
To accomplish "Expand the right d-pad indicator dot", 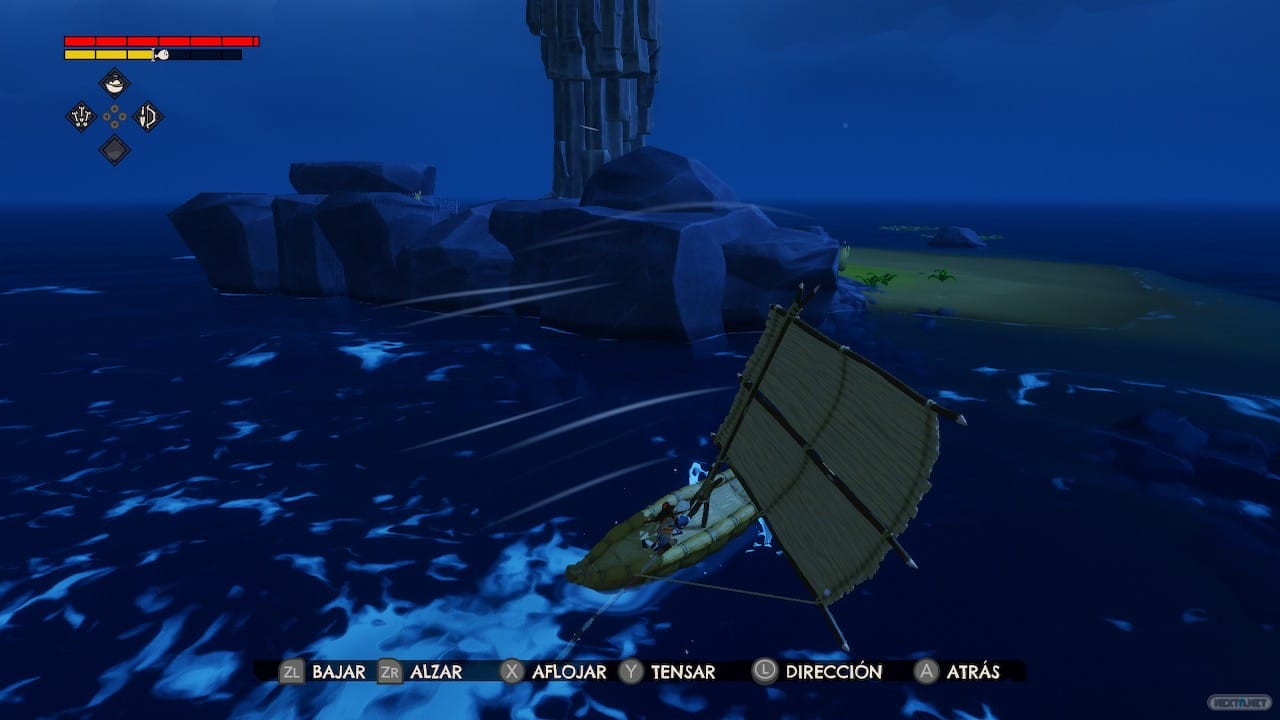I will pos(123,117).
